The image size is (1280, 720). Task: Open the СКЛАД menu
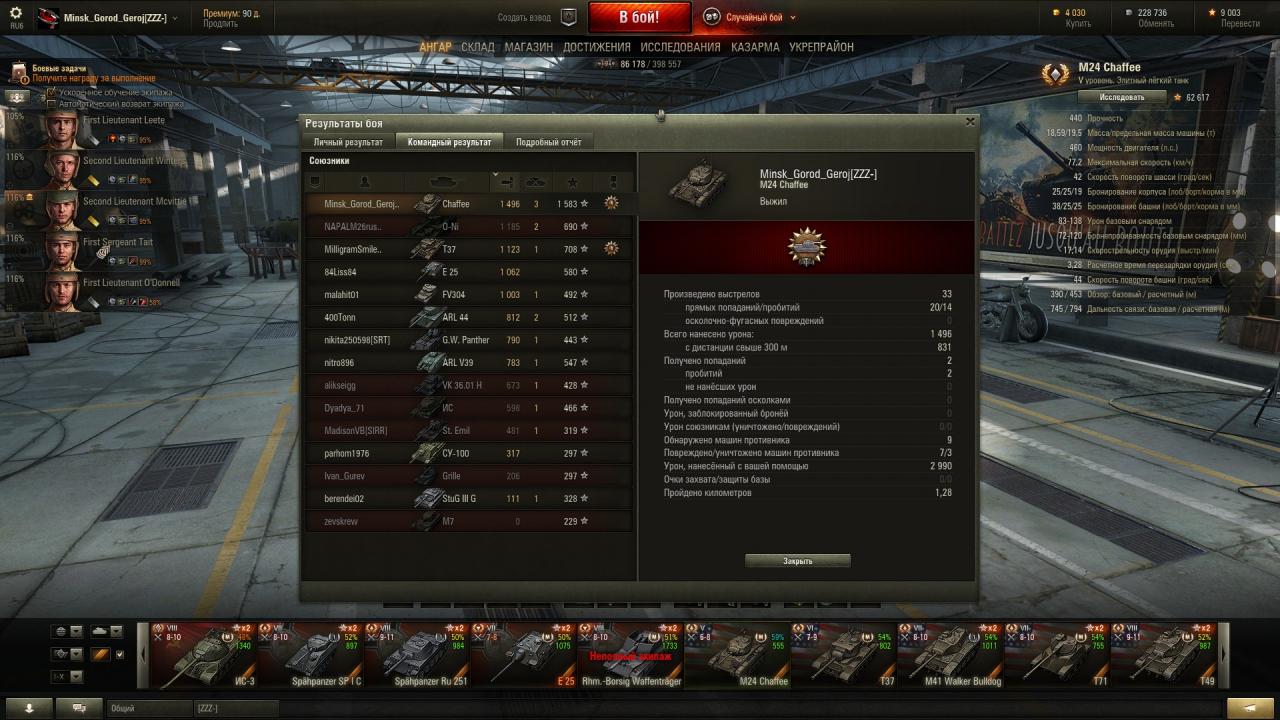478,47
